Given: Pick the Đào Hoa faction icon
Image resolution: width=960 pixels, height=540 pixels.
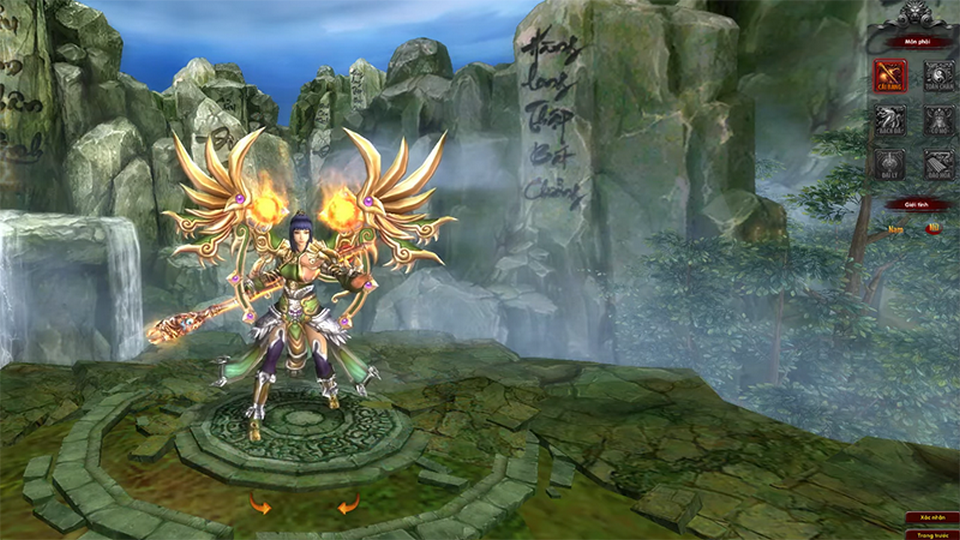Looking at the screenshot, I should coord(938,165).
